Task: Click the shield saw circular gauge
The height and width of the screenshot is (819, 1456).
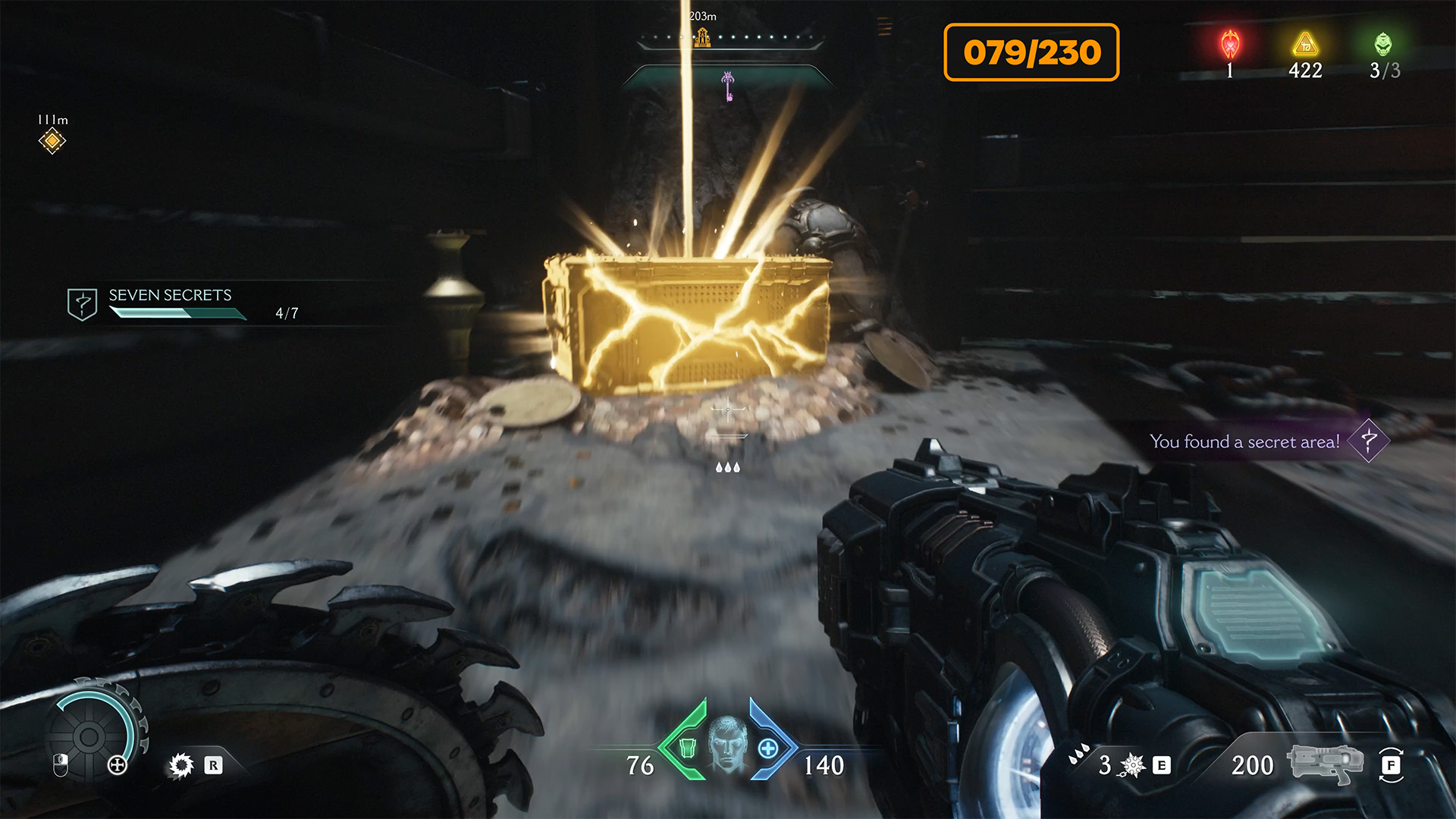Action: coord(89,736)
